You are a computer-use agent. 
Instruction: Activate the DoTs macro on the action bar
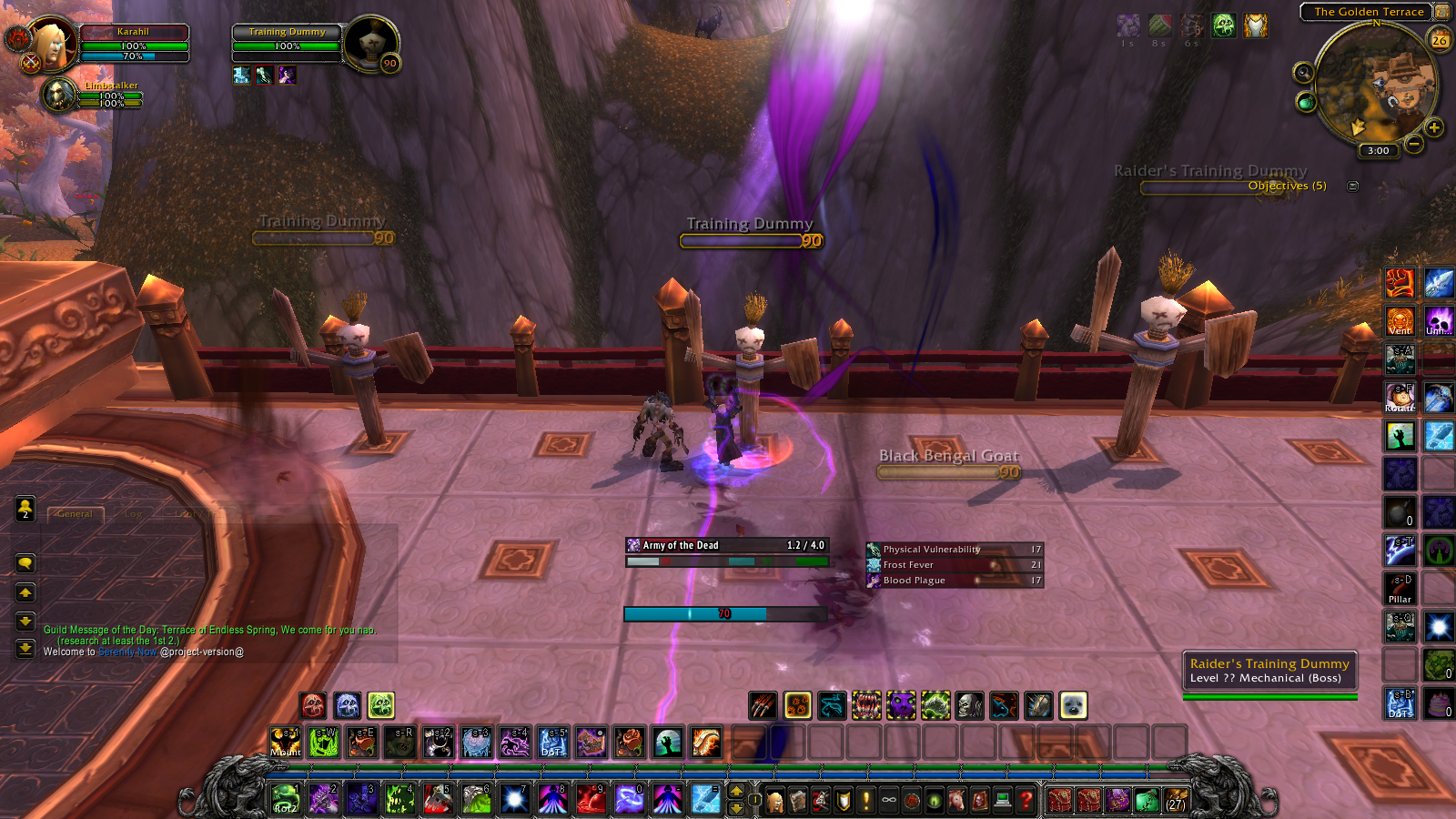pyautogui.click(x=552, y=743)
